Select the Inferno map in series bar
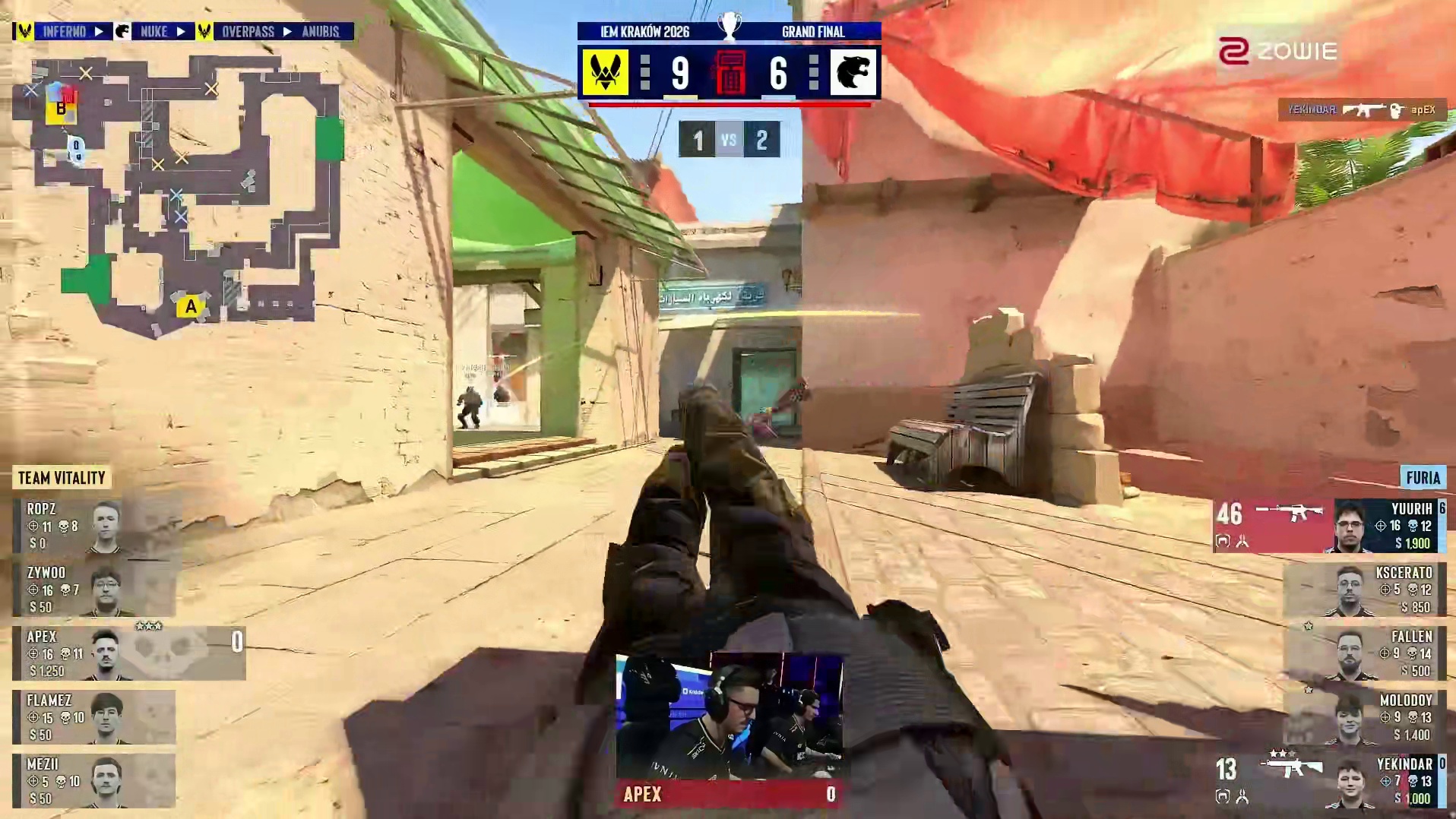 pos(64,32)
